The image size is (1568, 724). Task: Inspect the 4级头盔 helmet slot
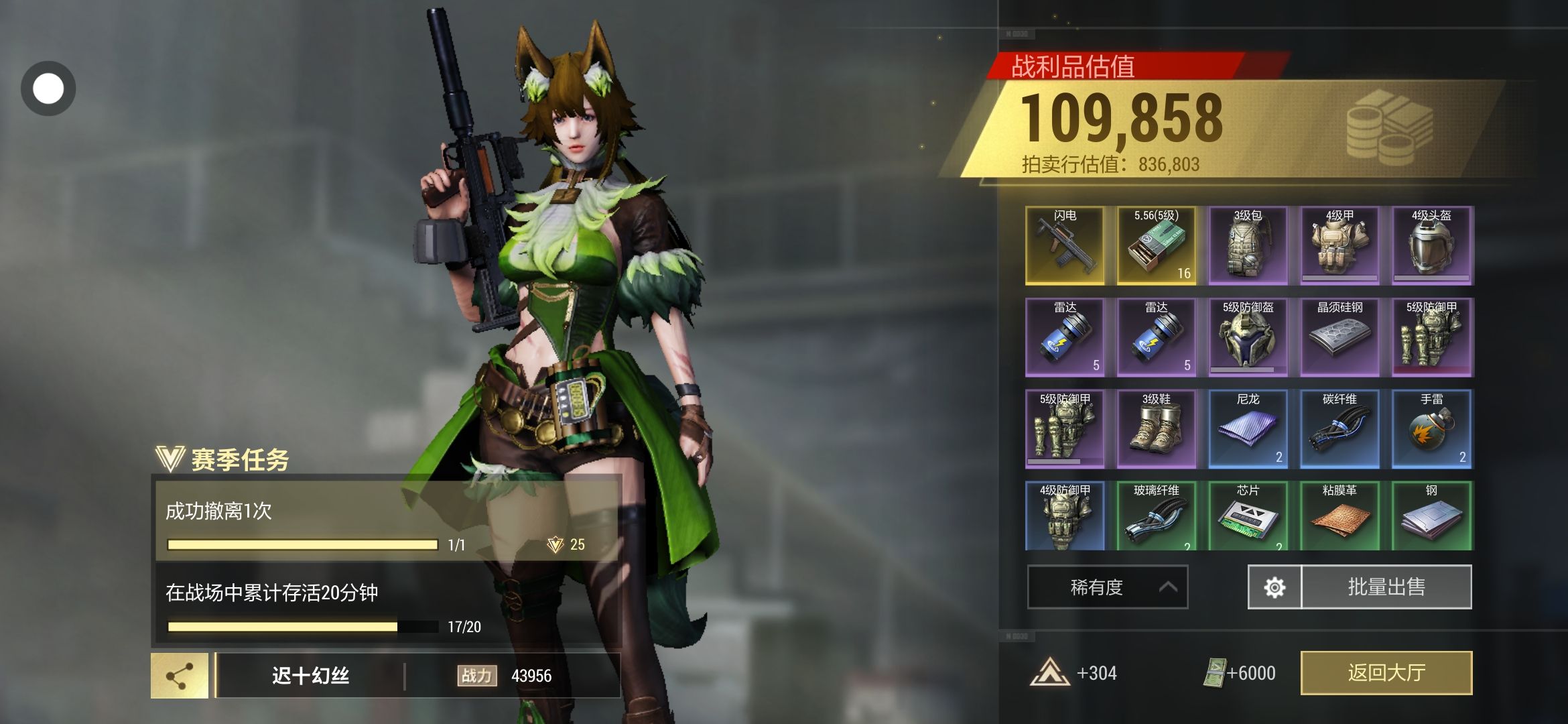click(x=1431, y=245)
